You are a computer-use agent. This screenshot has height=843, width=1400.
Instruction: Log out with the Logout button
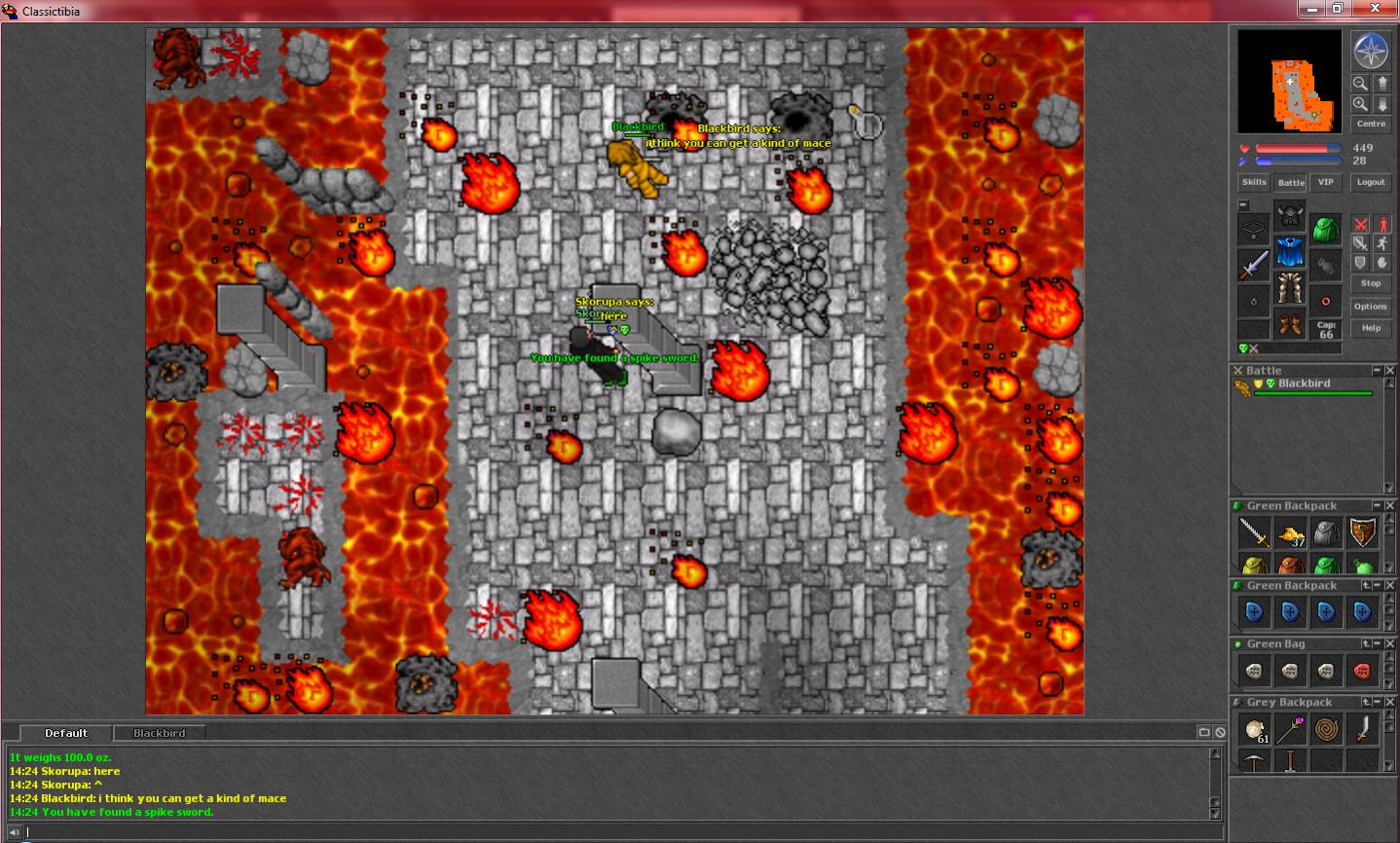(x=1371, y=182)
